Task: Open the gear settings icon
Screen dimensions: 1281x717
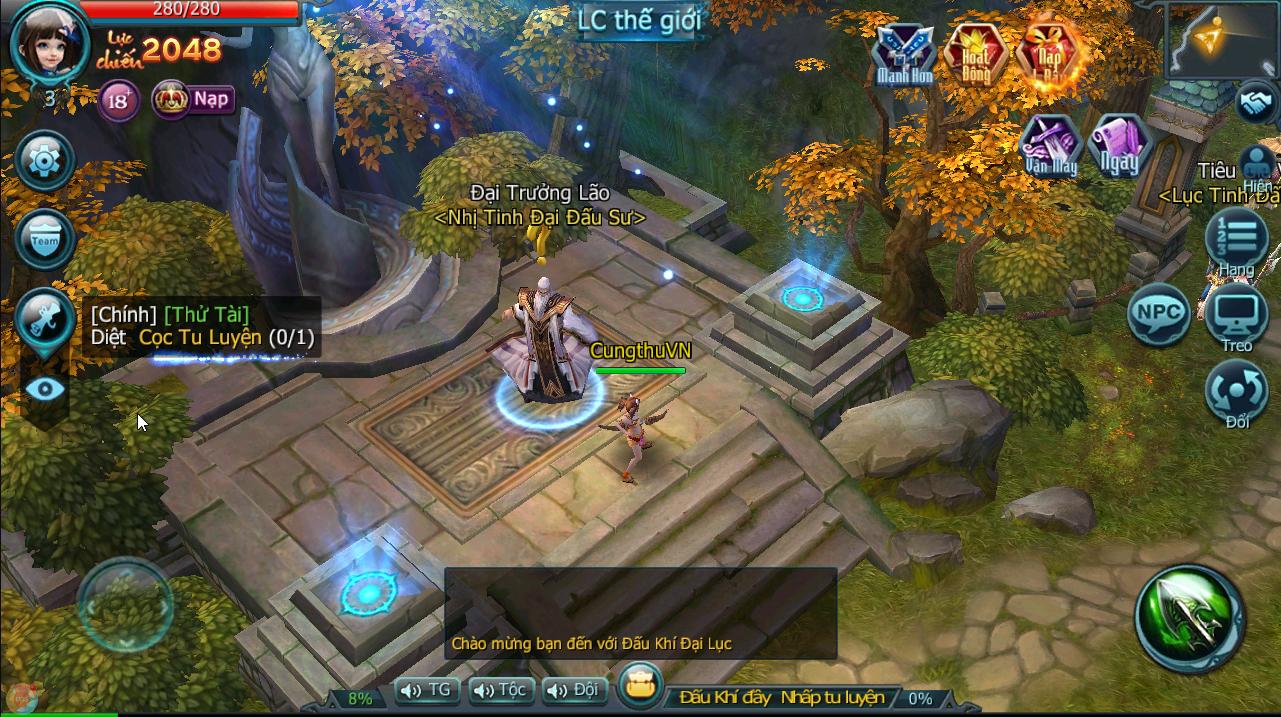Action: 45,158
